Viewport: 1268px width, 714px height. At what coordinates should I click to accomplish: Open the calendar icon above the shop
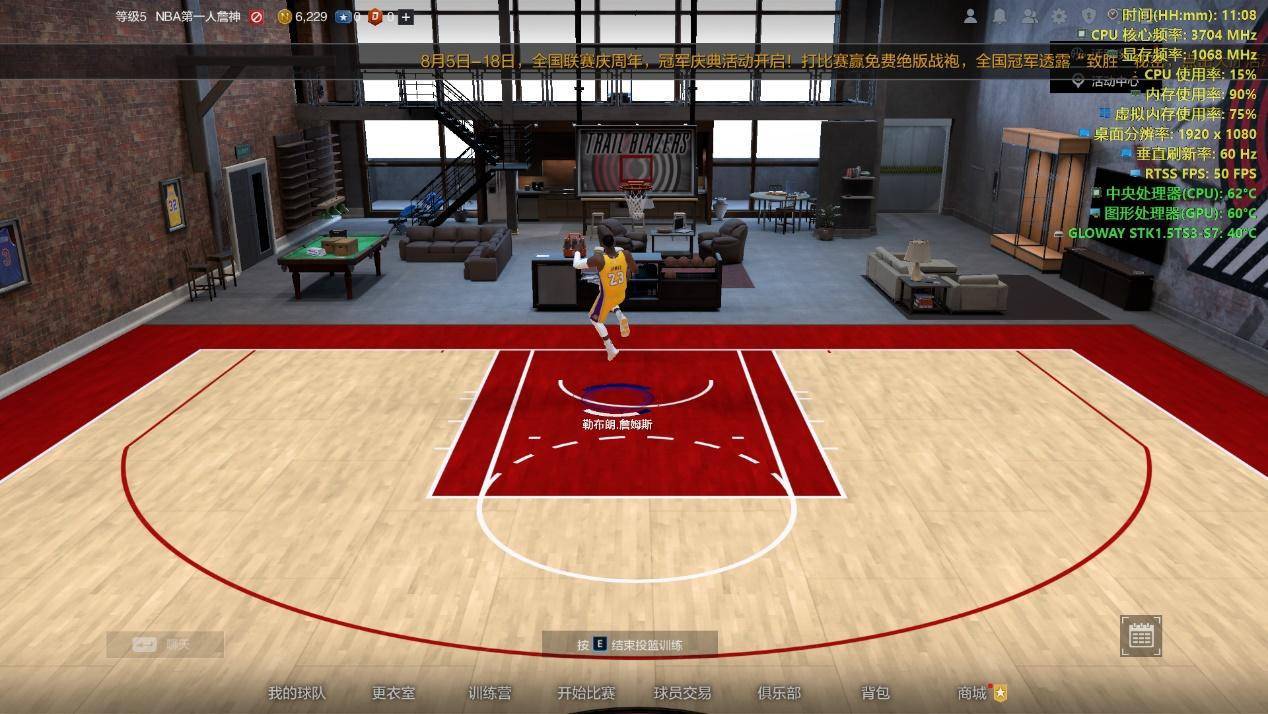point(1141,636)
